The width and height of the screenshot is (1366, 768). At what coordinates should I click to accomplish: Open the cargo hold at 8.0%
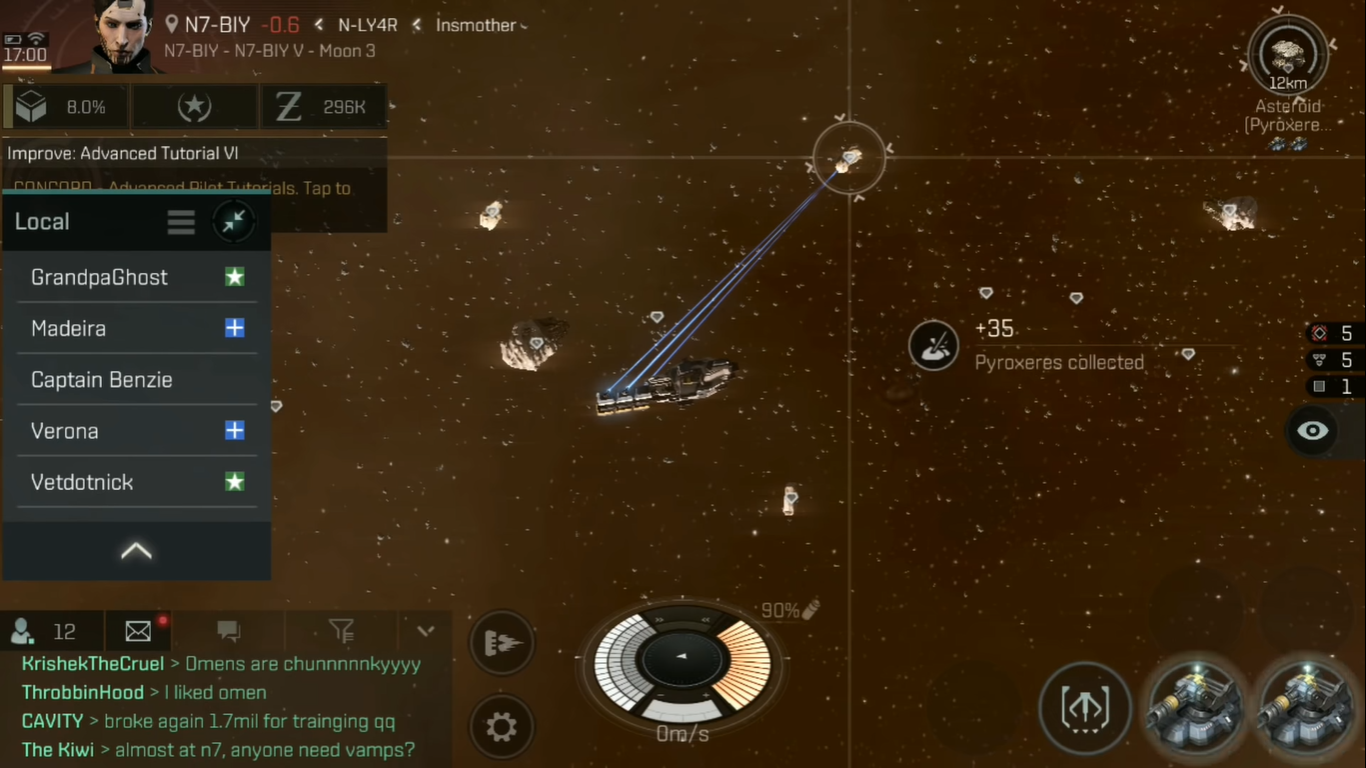click(x=66, y=107)
